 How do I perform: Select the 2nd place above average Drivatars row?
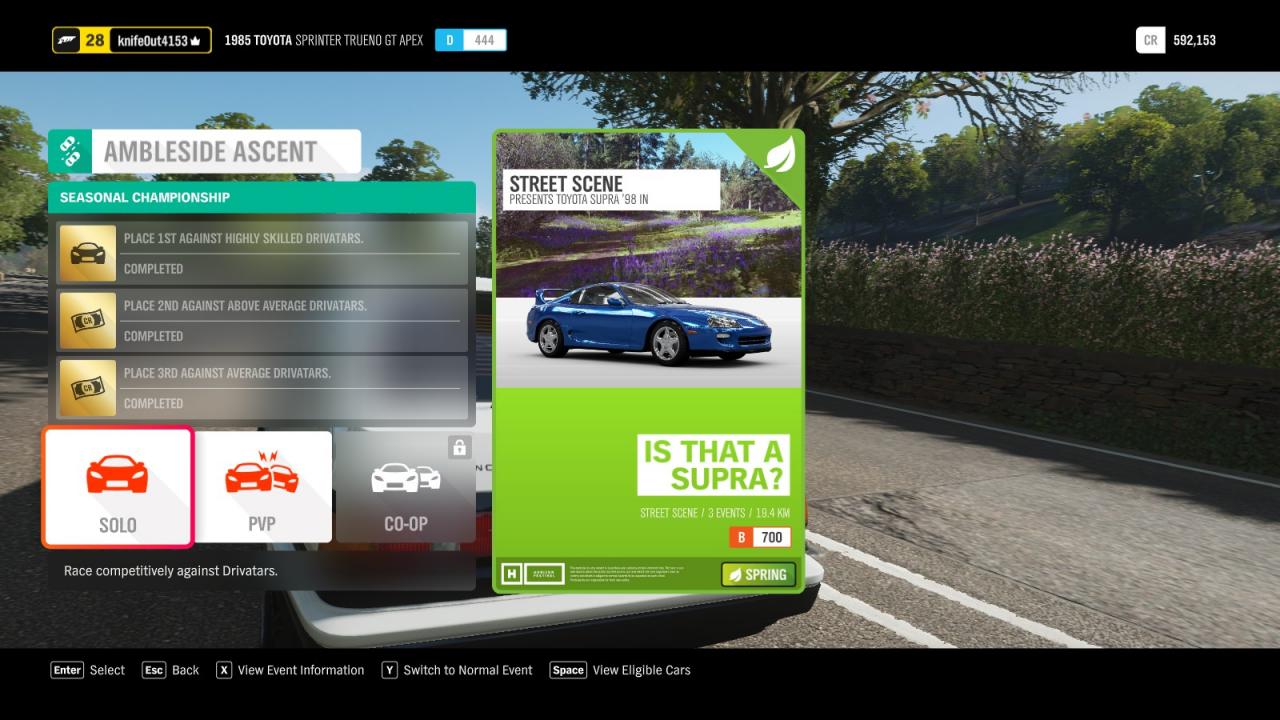tap(262, 320)
